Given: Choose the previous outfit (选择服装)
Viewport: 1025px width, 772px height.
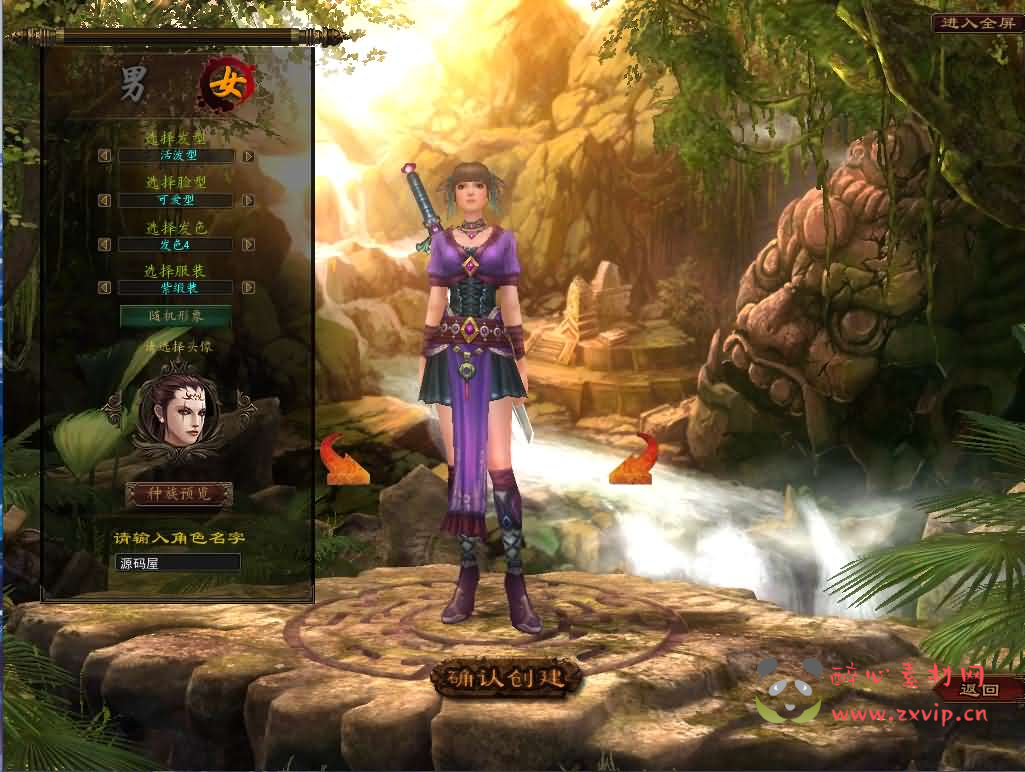Looking at the screenshot, I should [x=104, y=288].
